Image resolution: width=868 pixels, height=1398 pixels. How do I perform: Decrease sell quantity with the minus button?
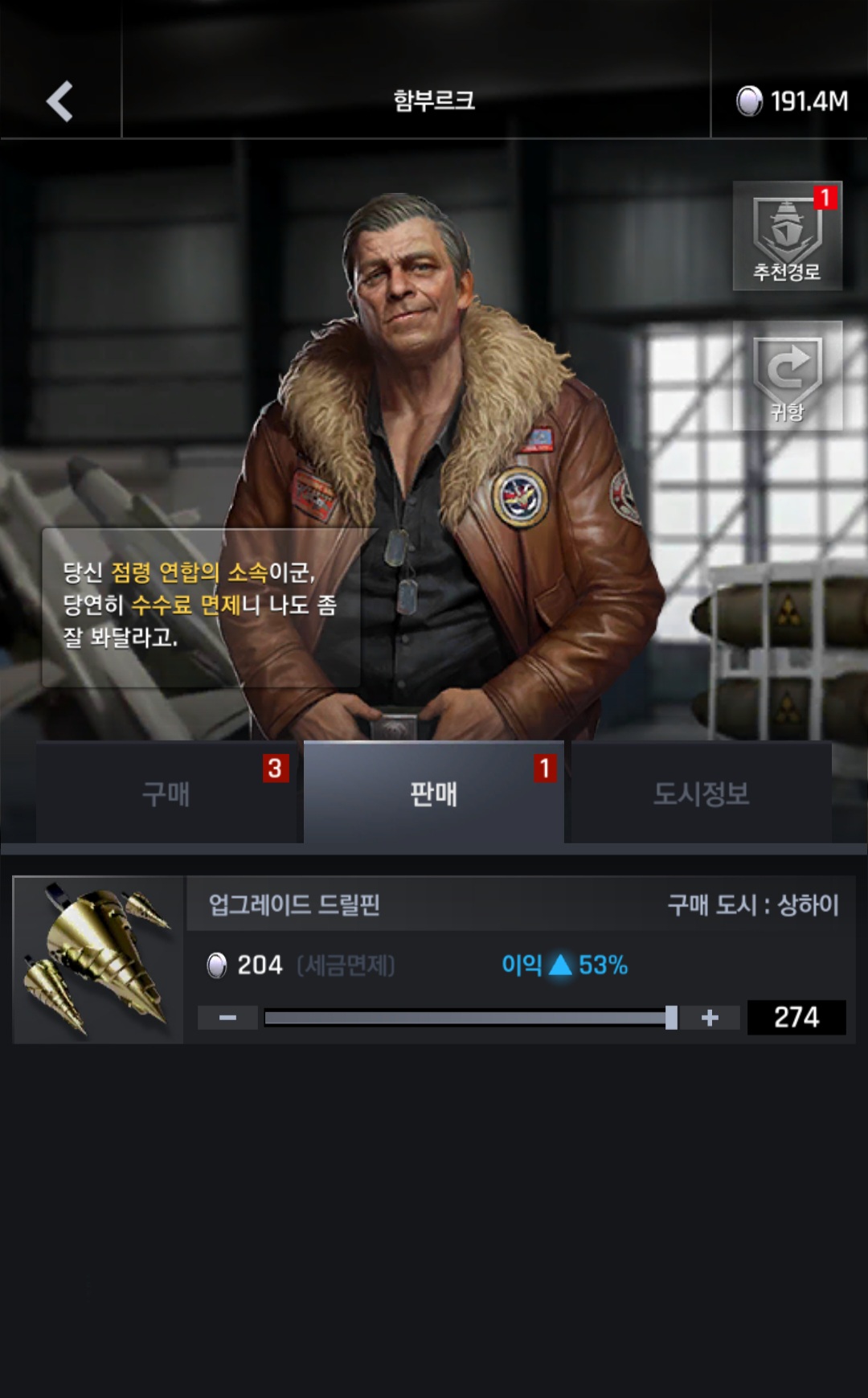coord(227,1018)
